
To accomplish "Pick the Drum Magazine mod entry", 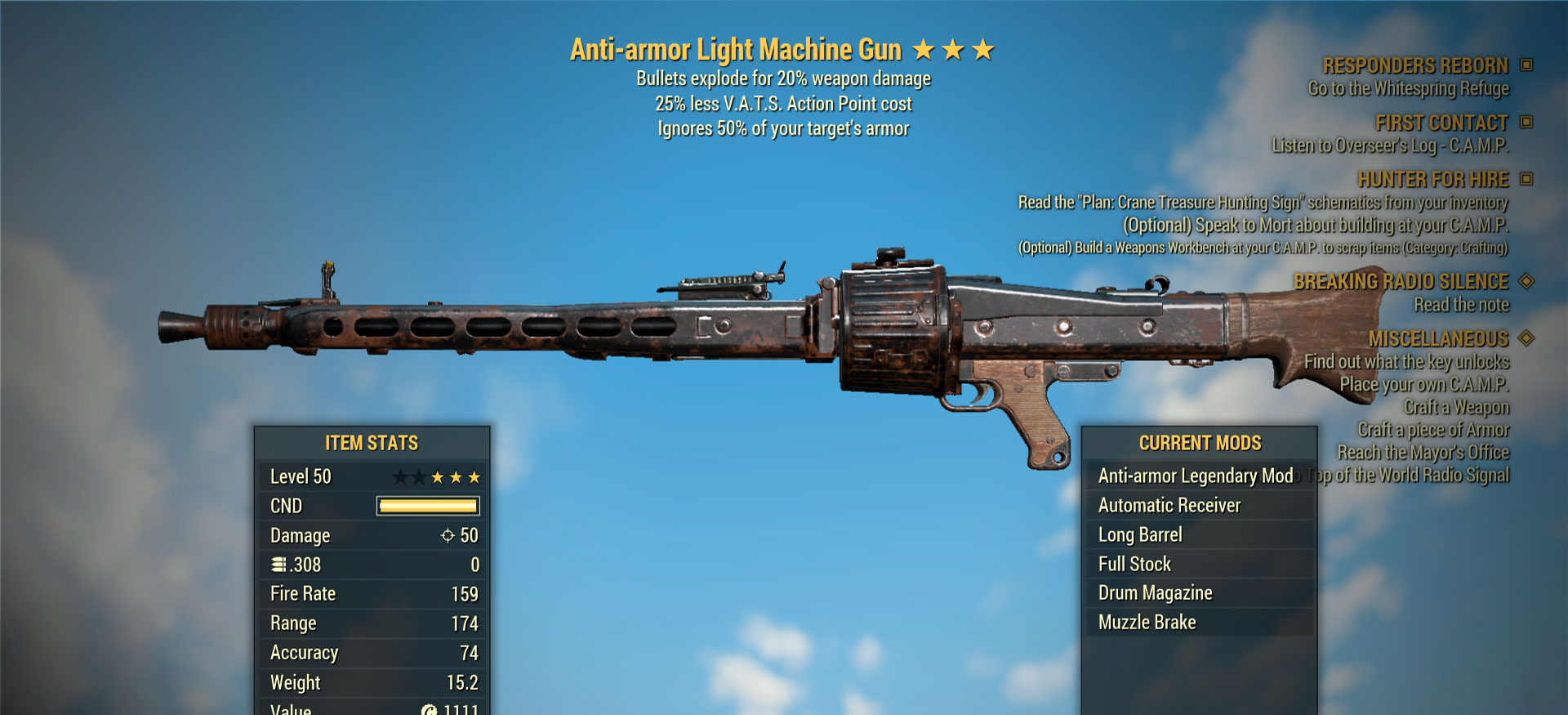I will coord(1155,592).
